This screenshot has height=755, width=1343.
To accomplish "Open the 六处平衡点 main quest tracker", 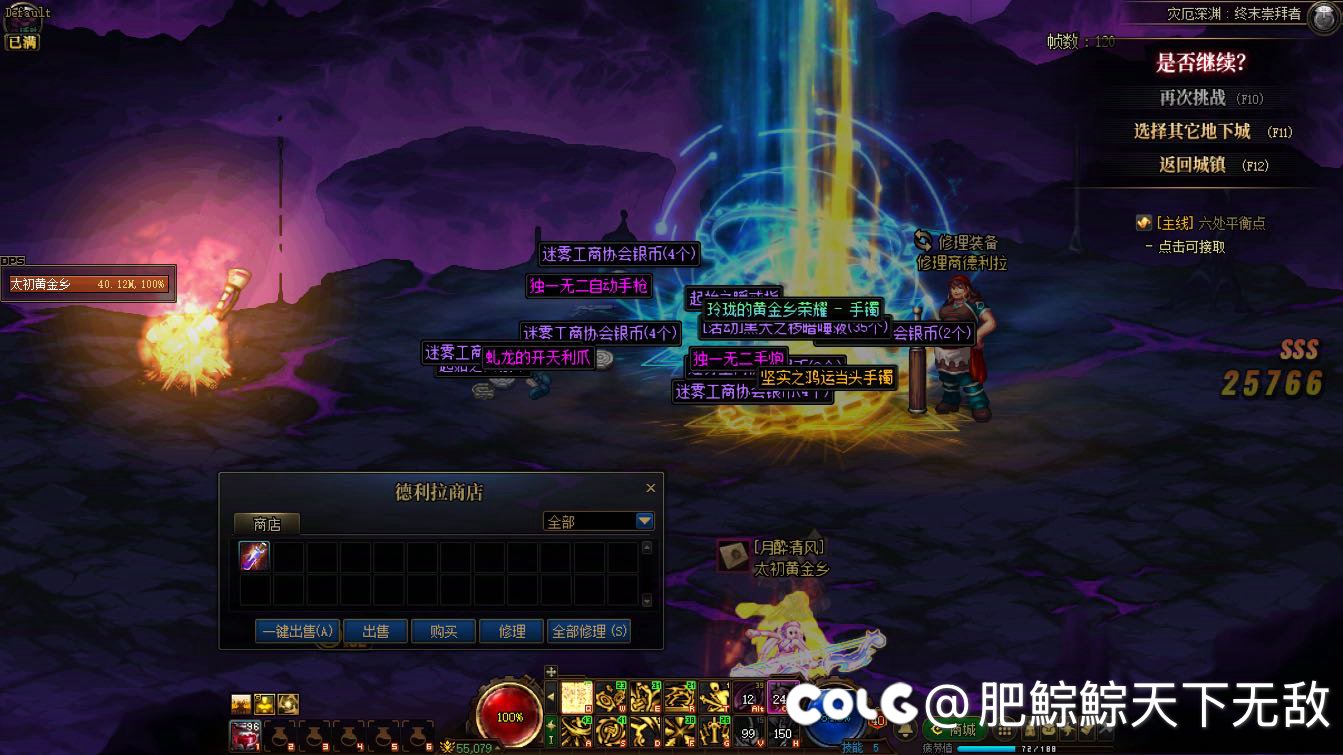I will [1210, 223].
